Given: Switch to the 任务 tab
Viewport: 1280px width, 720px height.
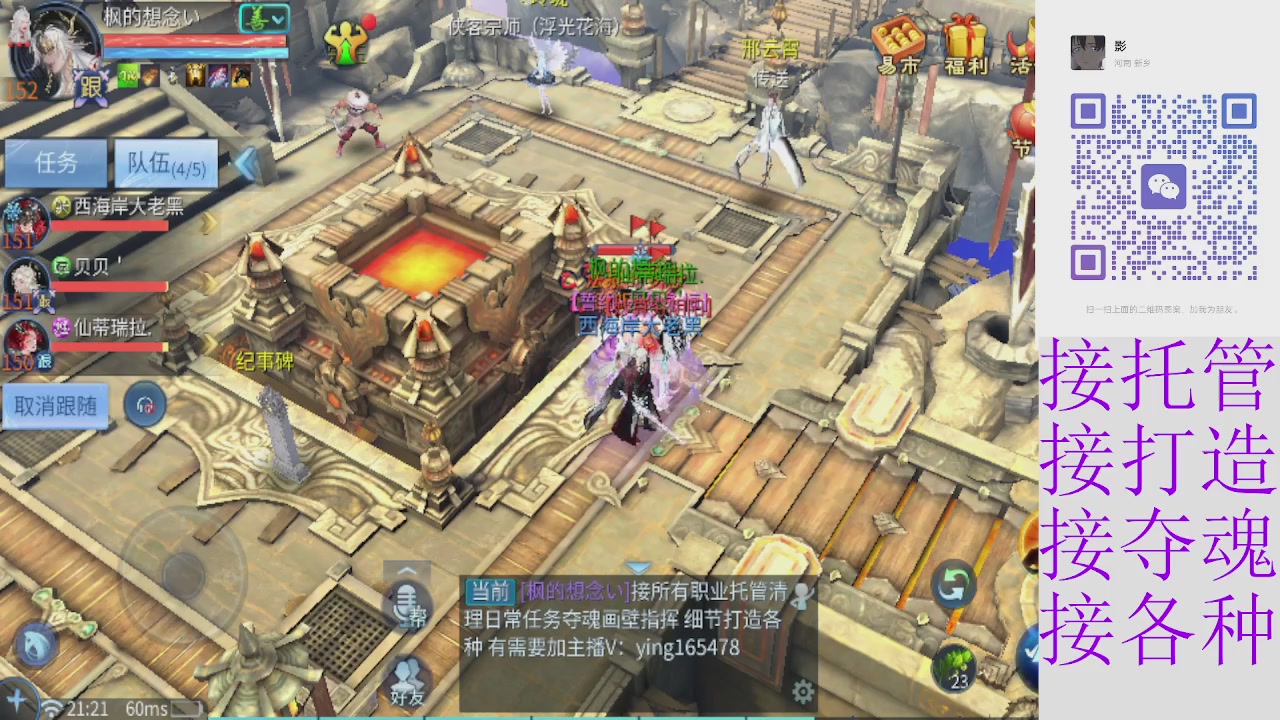Looking at the screenshot, I should [x=57, y=164].
